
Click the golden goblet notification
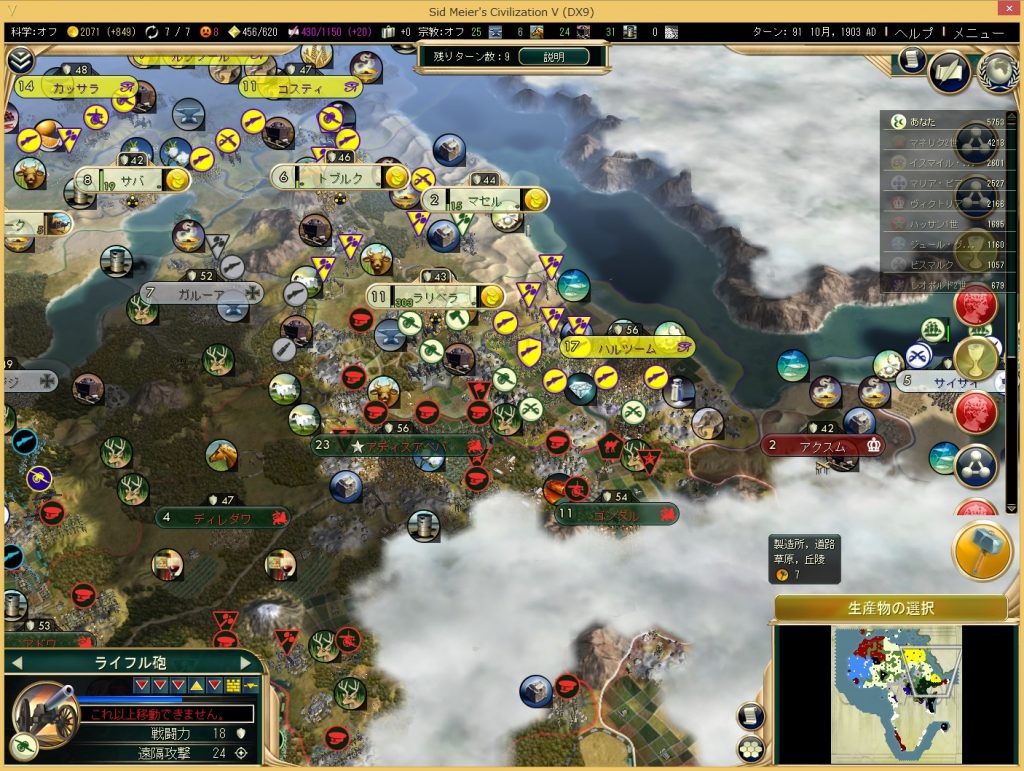click(975, 358)
